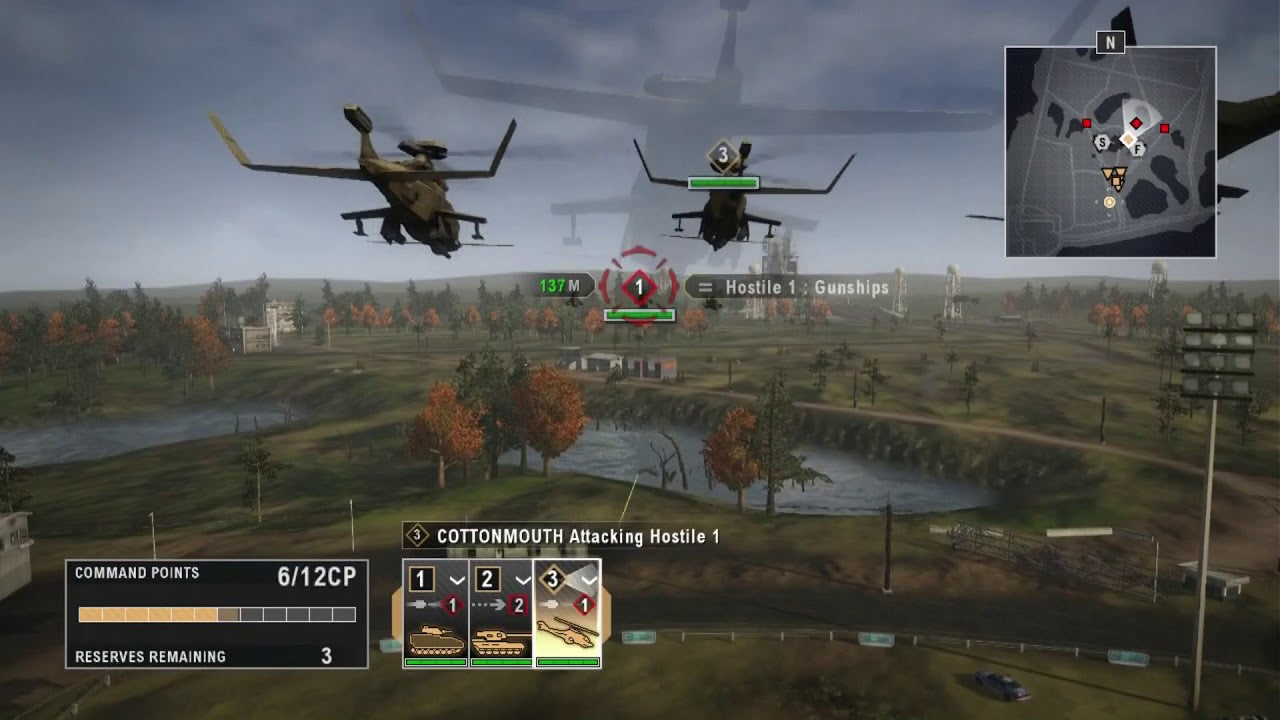Expand the chevron on unit 2 card

point(523,580)
